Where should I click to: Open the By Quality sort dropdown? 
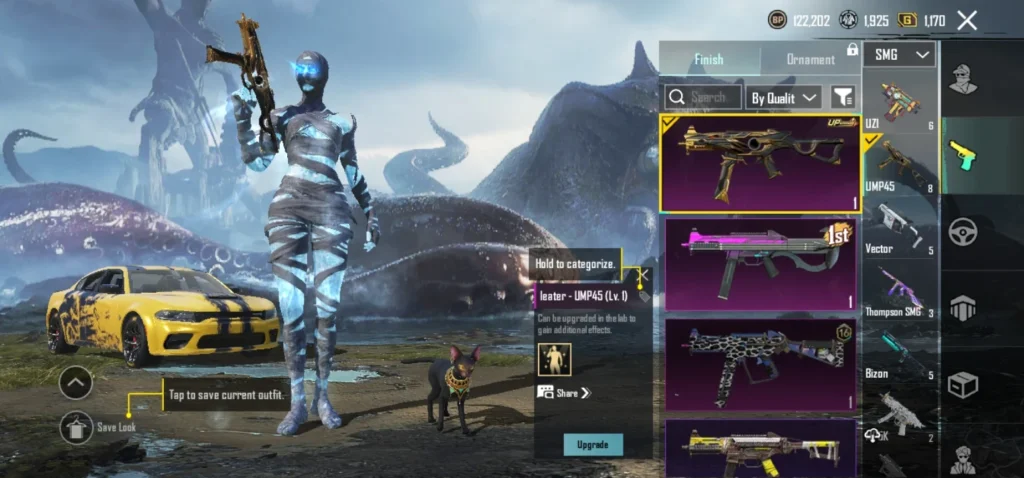[784, 97]
